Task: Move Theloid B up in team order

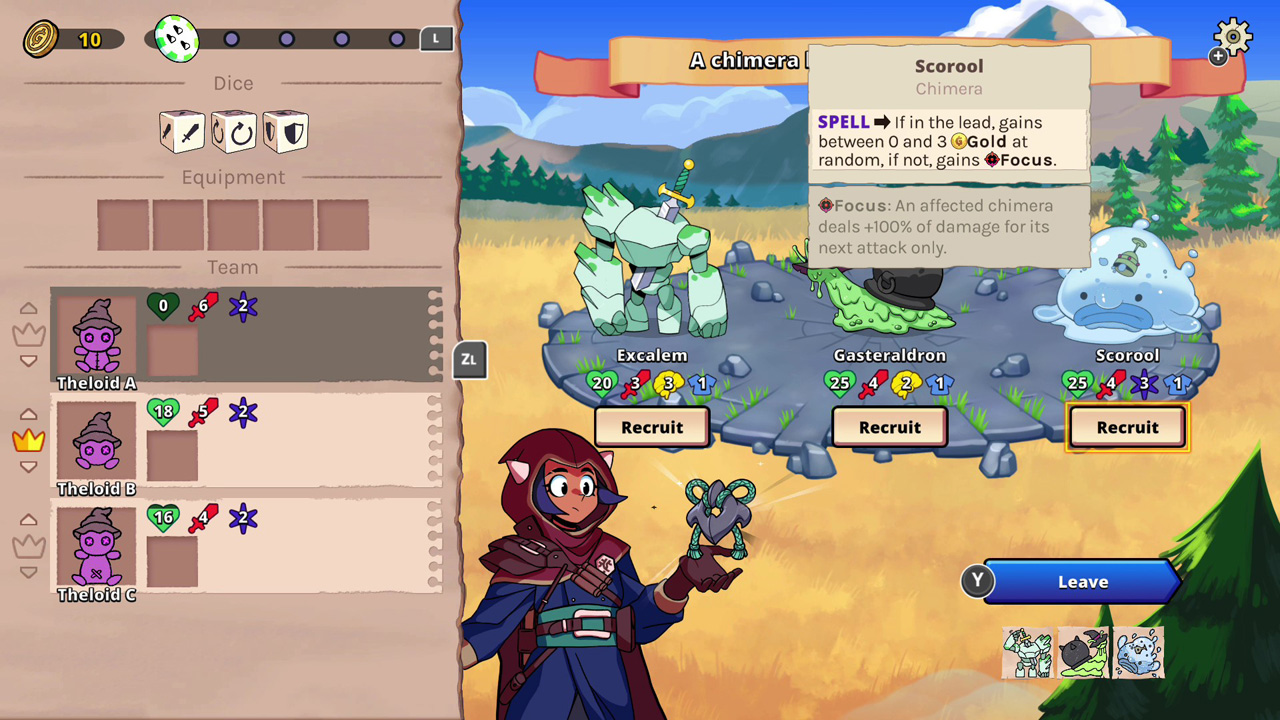Action: (x=28, y=413)
